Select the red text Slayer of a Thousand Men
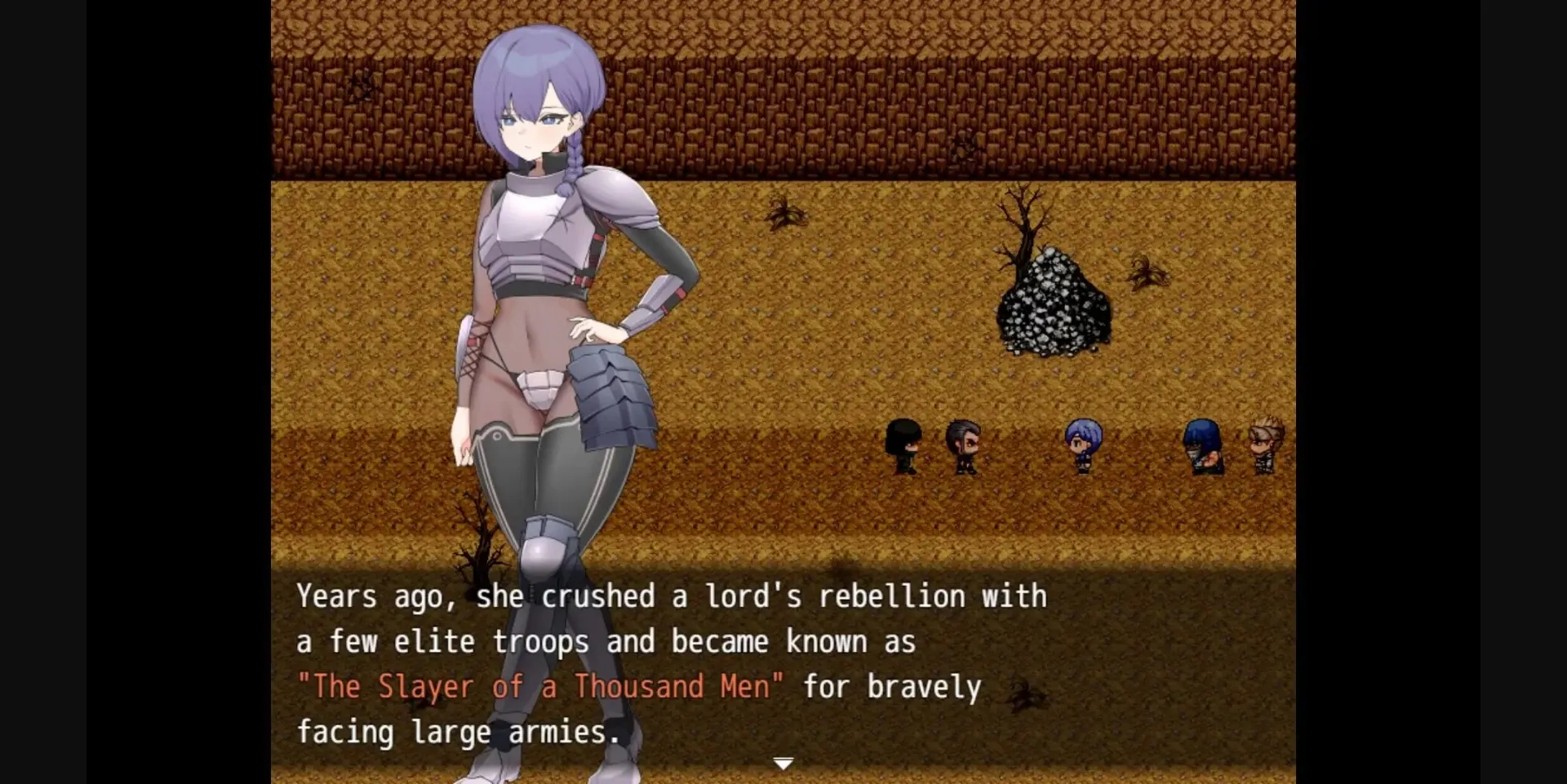The height and width of the screenshot is (784, 1567). (x=543, y=686)
